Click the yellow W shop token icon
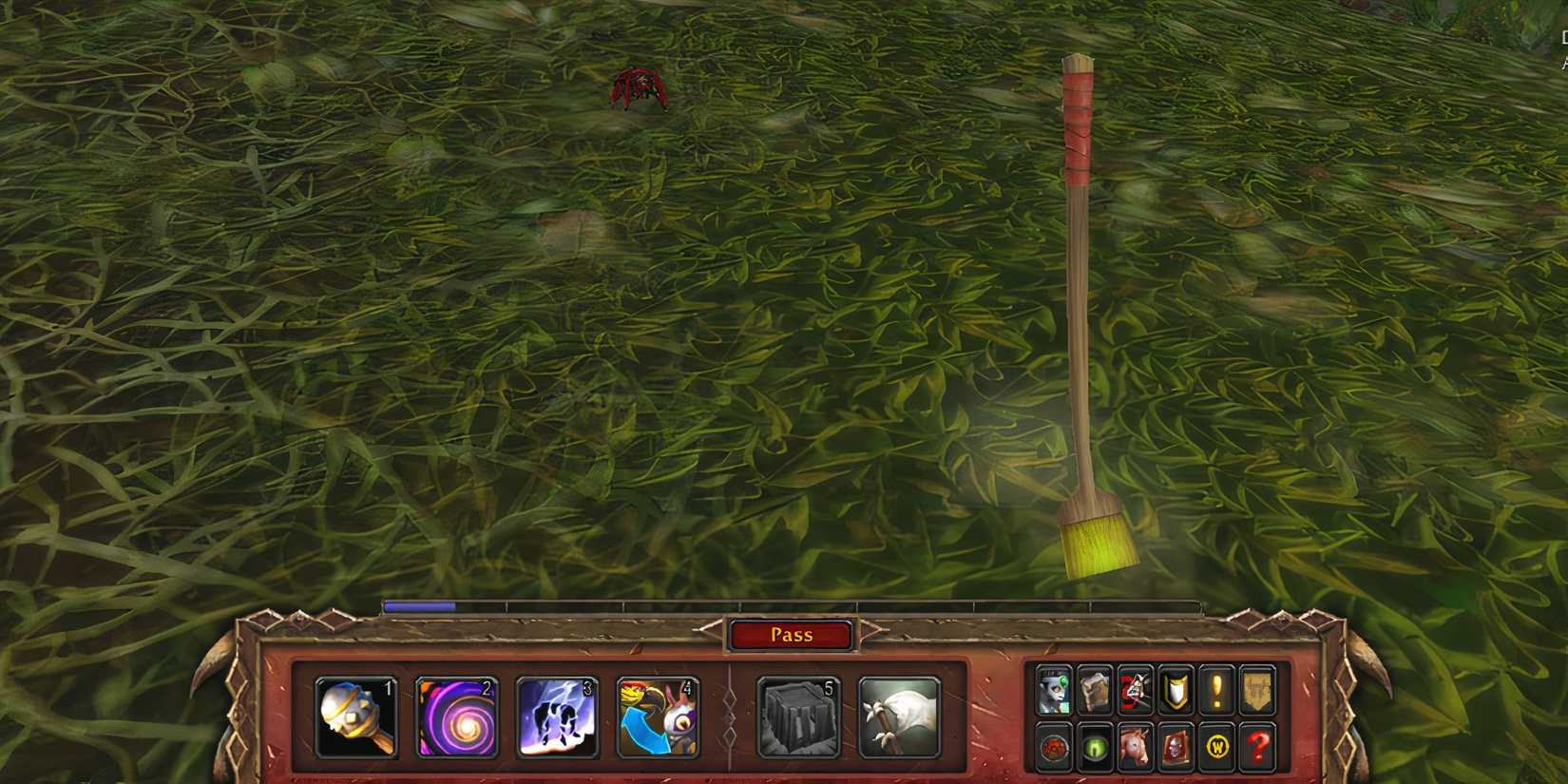Screen dimensions: 1568x784 1216,746
